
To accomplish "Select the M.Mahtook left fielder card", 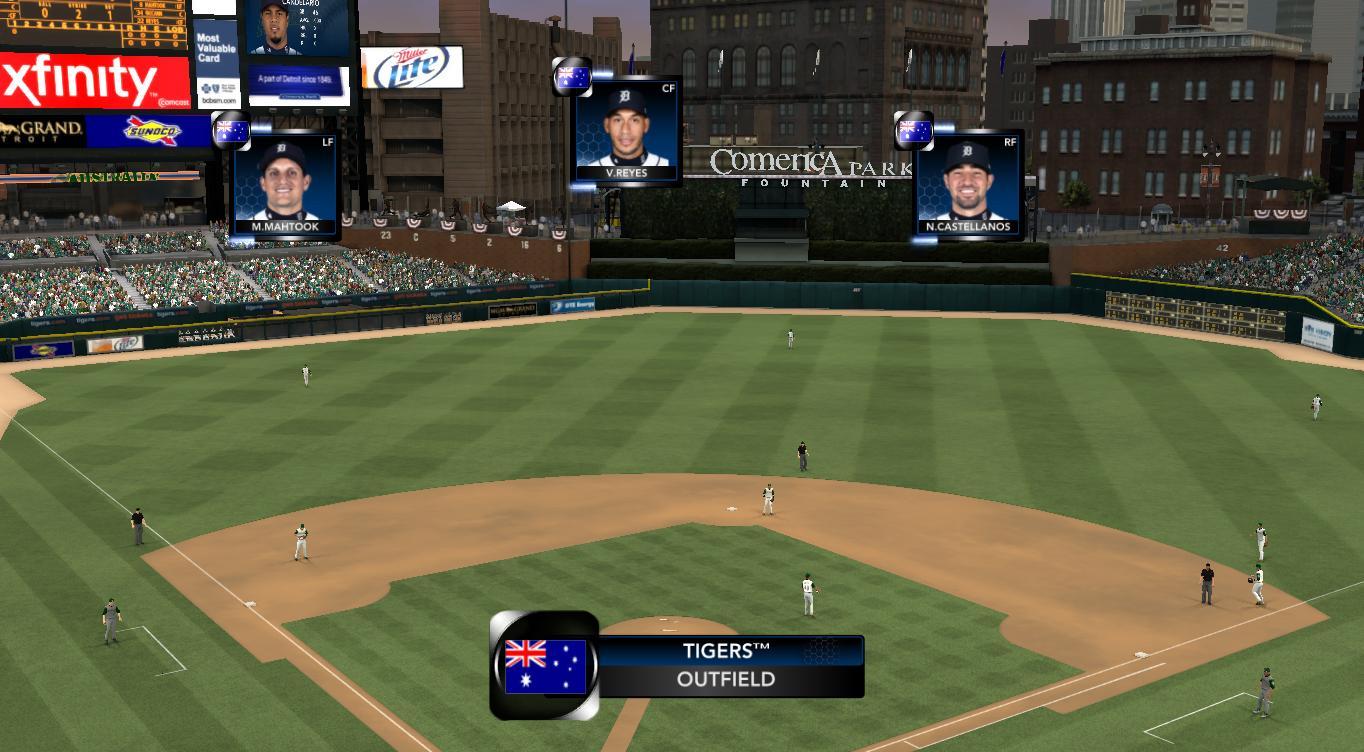I will click(x=284, y=184).
